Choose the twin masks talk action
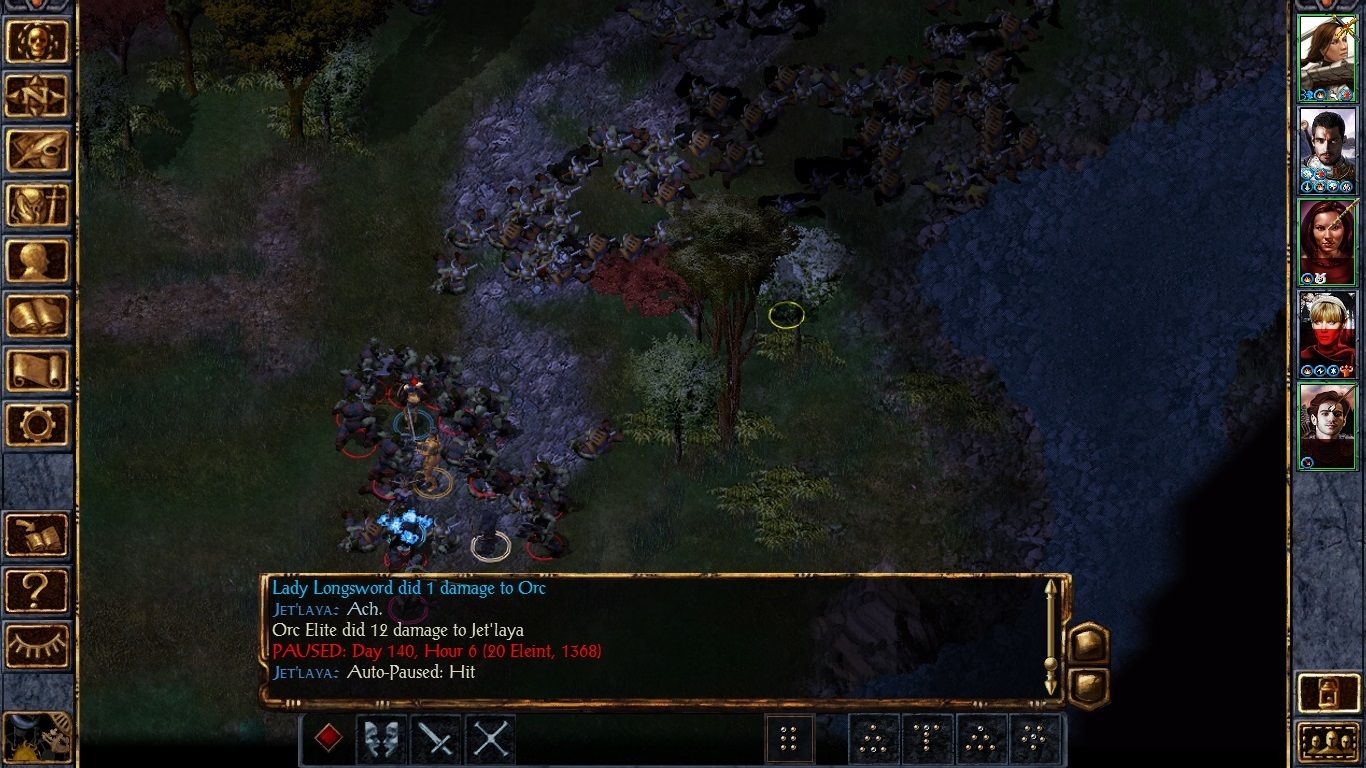1366x768 pixels. point(382,739)
